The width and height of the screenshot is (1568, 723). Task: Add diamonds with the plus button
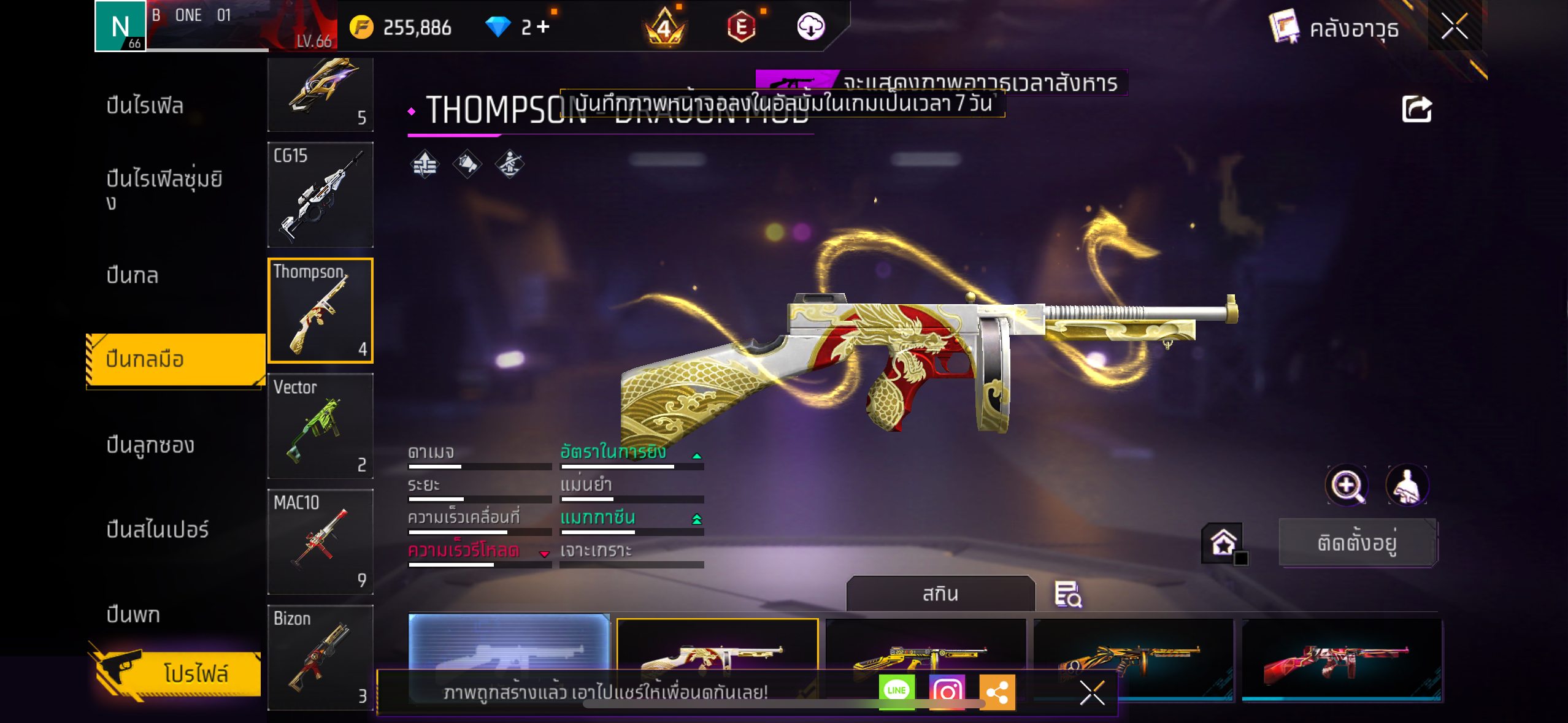[544, 26]
